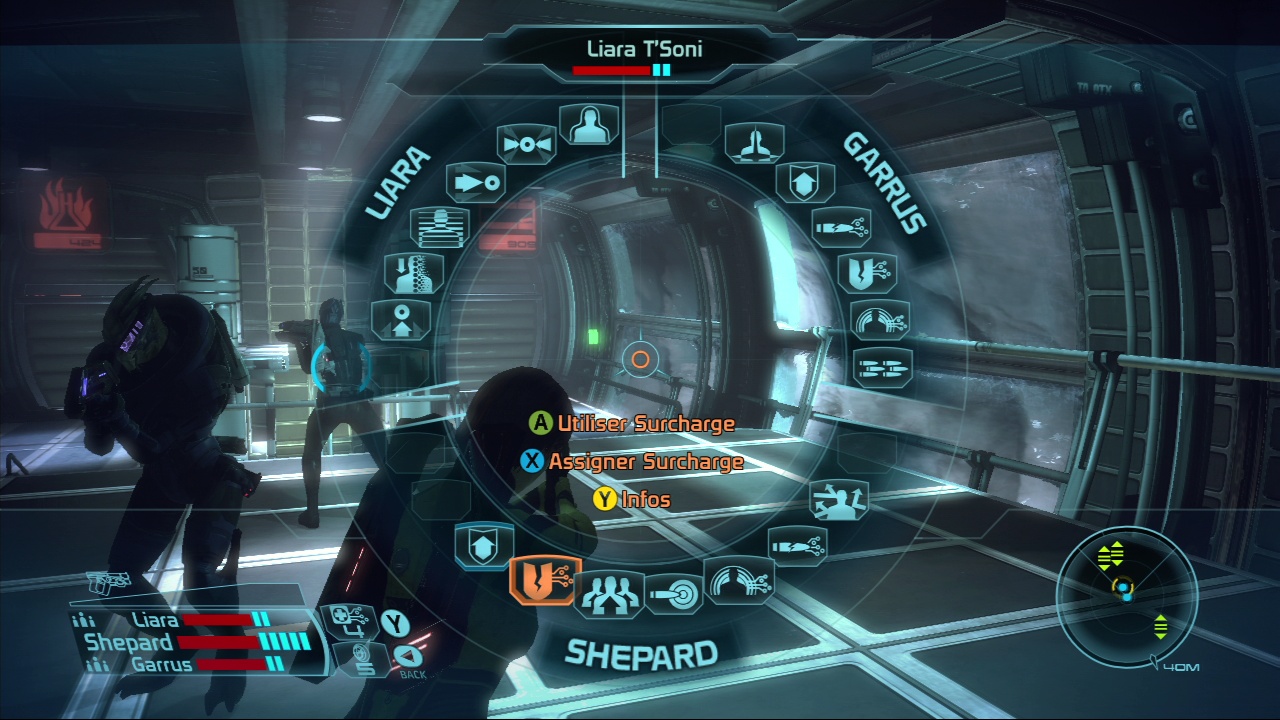Screen dimensions: 1280x720
Task: Open Liara's character portrait icon
Action: 589,122
